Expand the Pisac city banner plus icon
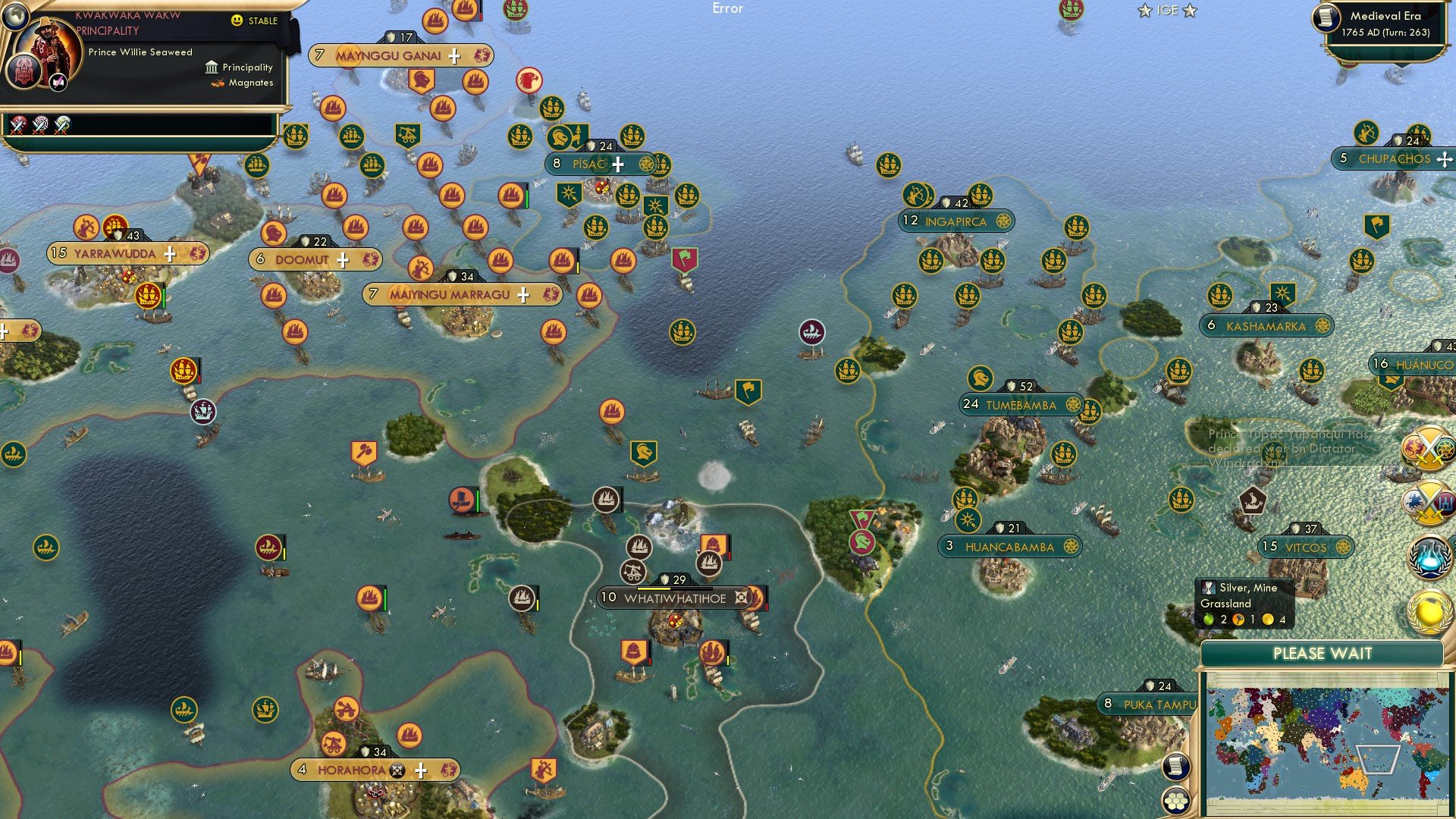This screenshot has width=1456, height=819. click(617, 163)
